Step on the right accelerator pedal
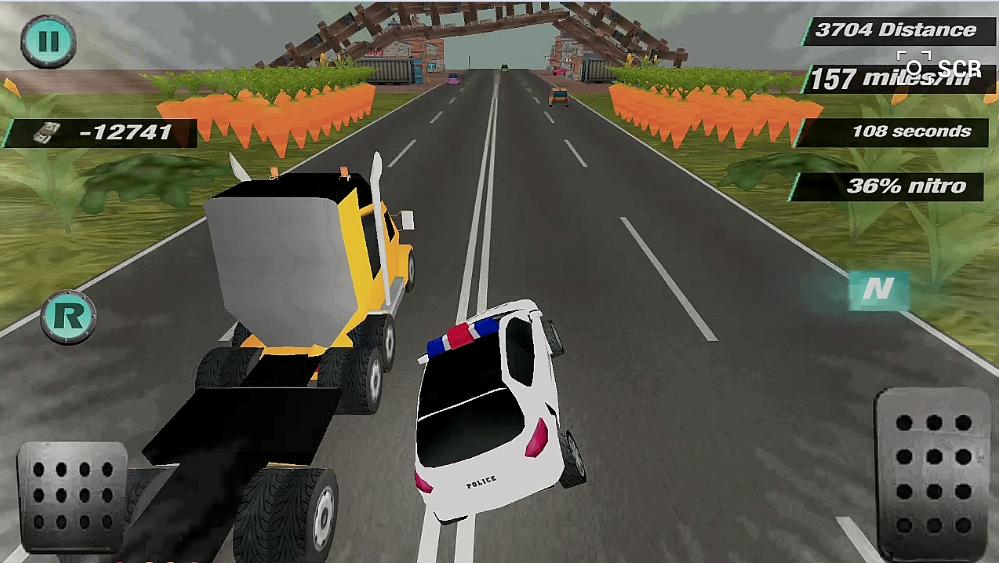Screen dimensions: 999x563 (x=932, y=470)
